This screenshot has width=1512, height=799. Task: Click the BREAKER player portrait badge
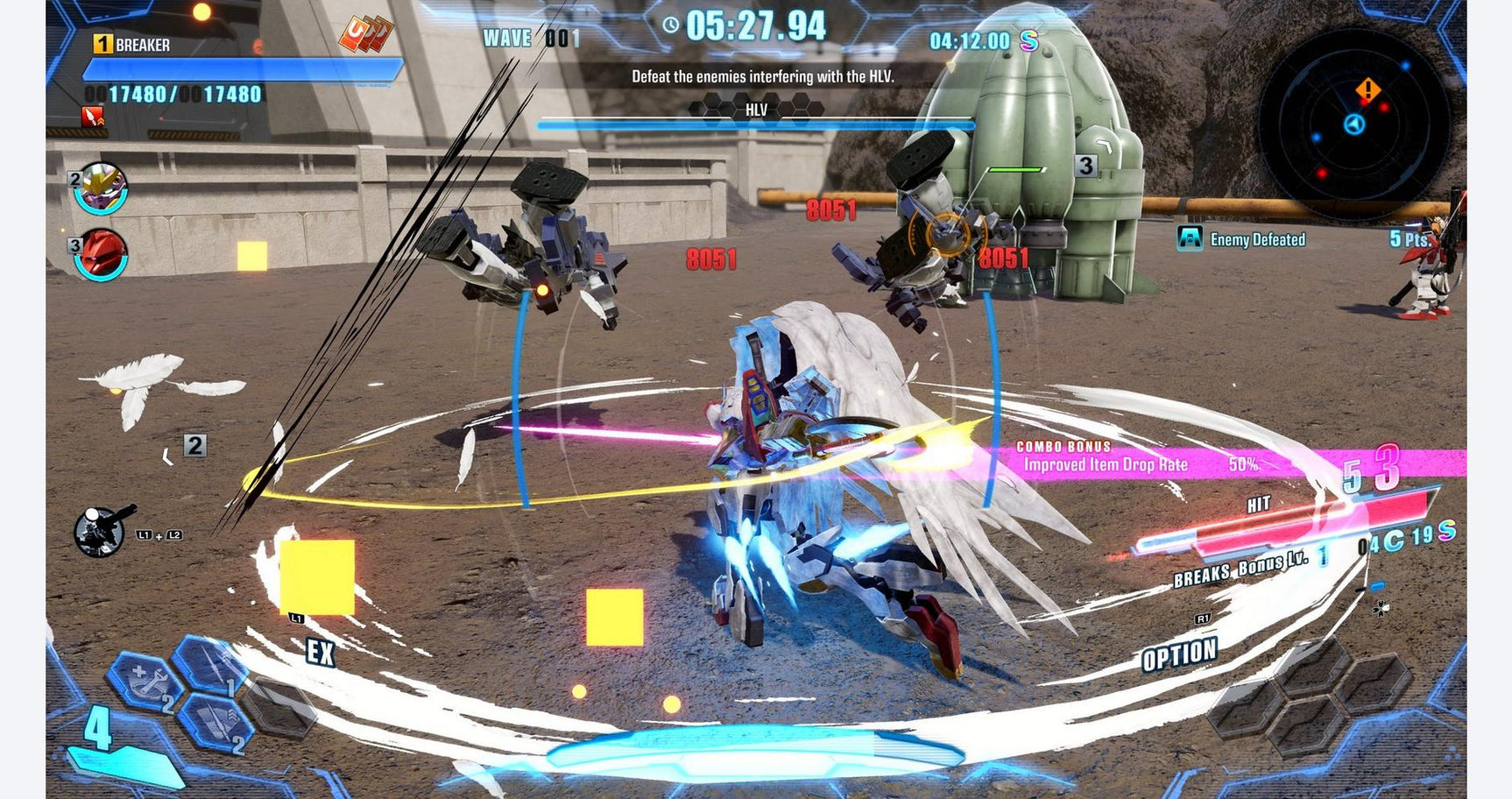point(102,42)
